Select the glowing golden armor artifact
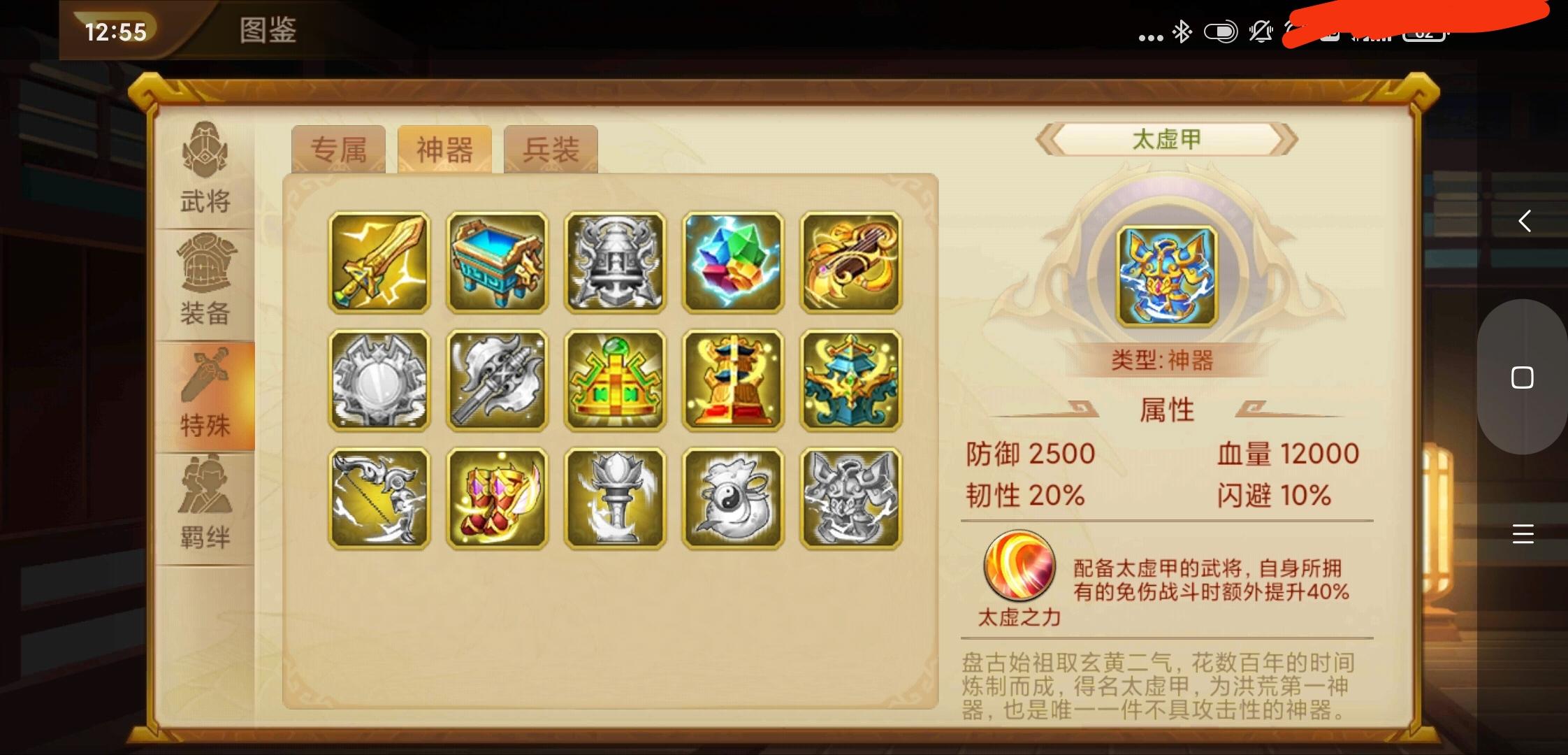1568x755 pixels. pos(497,500)
